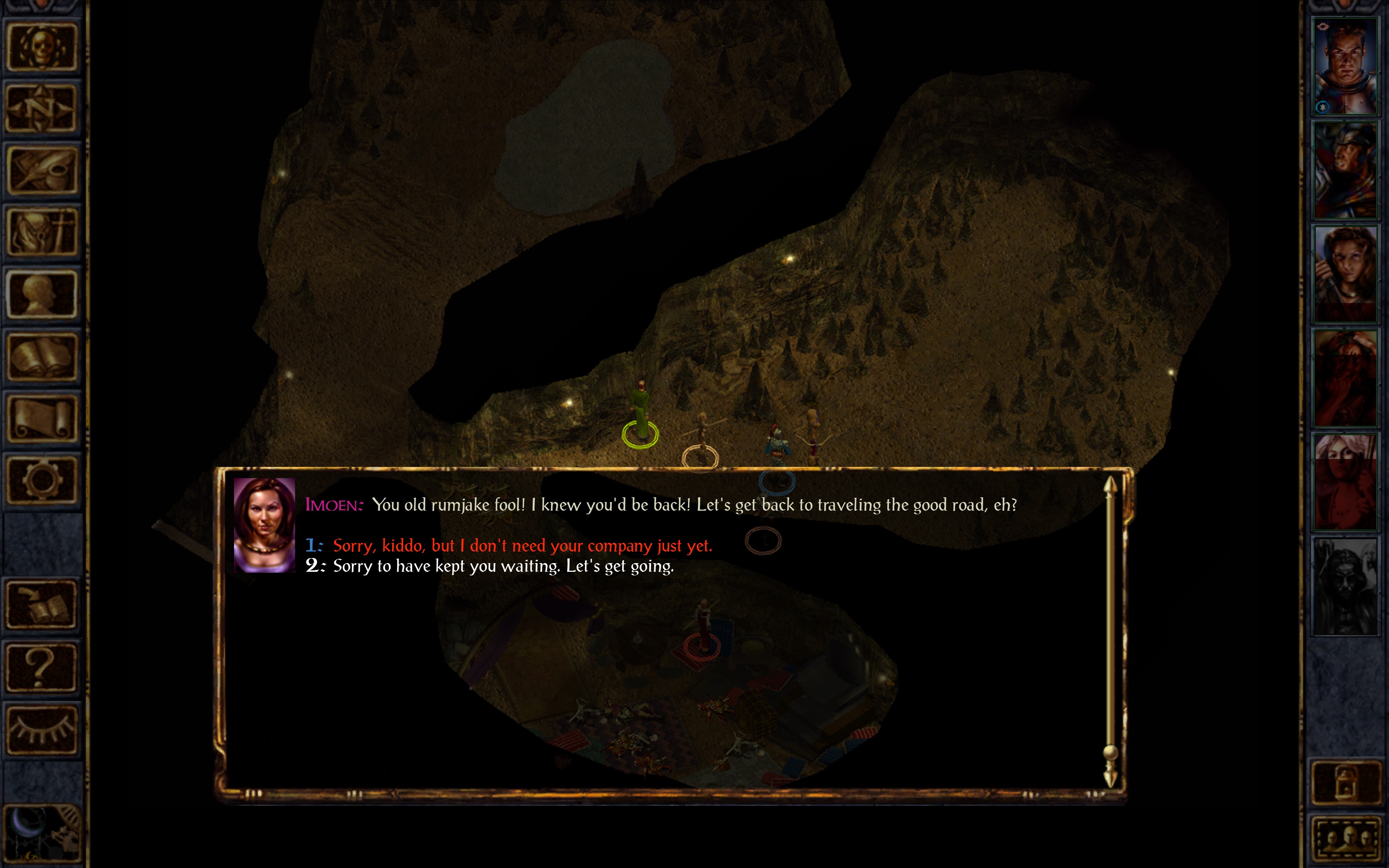
Task: Choose reply 2: Let's get going
Action: 503,566
